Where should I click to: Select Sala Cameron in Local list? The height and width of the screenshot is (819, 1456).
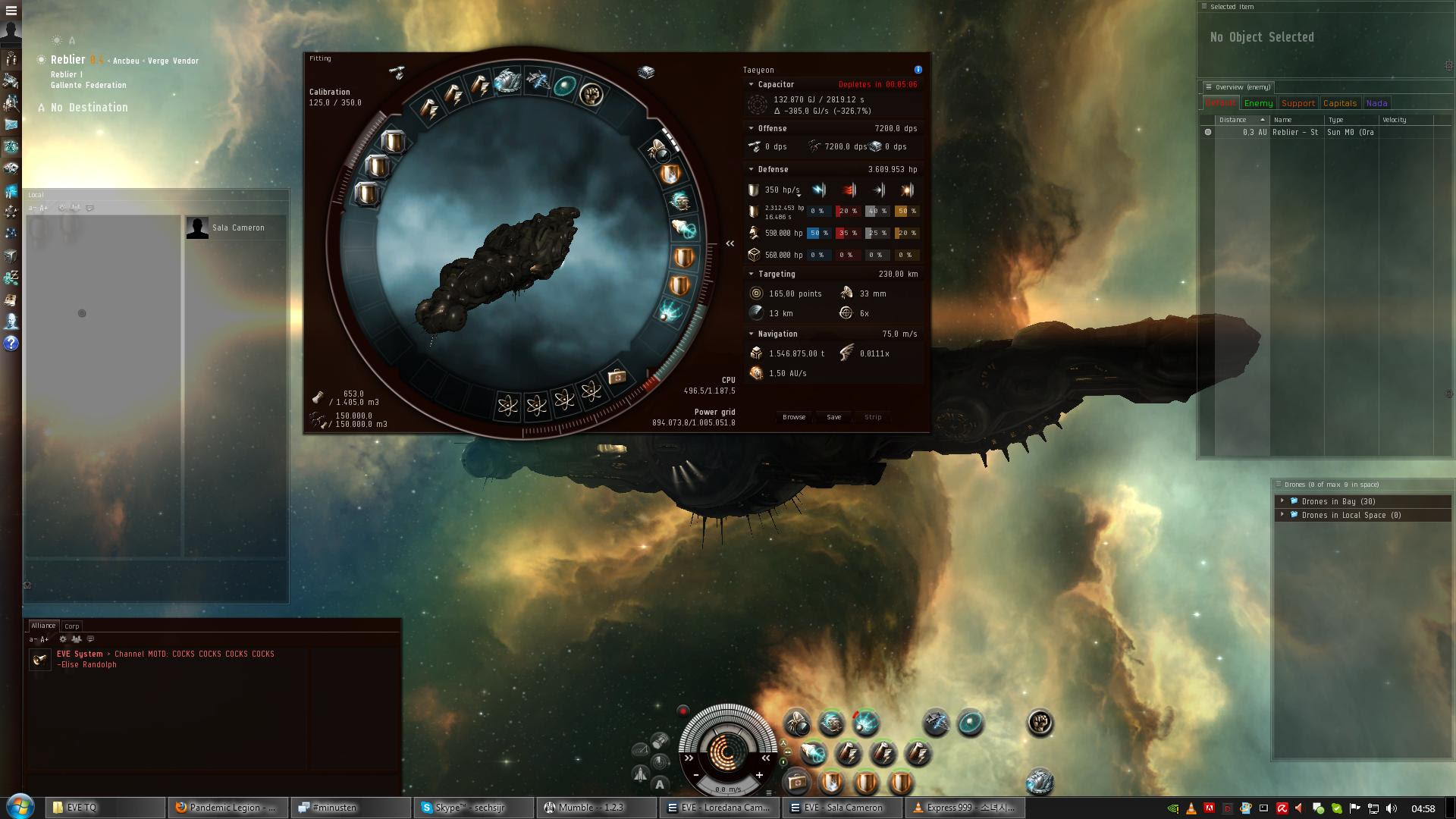(x=238, y=227)
